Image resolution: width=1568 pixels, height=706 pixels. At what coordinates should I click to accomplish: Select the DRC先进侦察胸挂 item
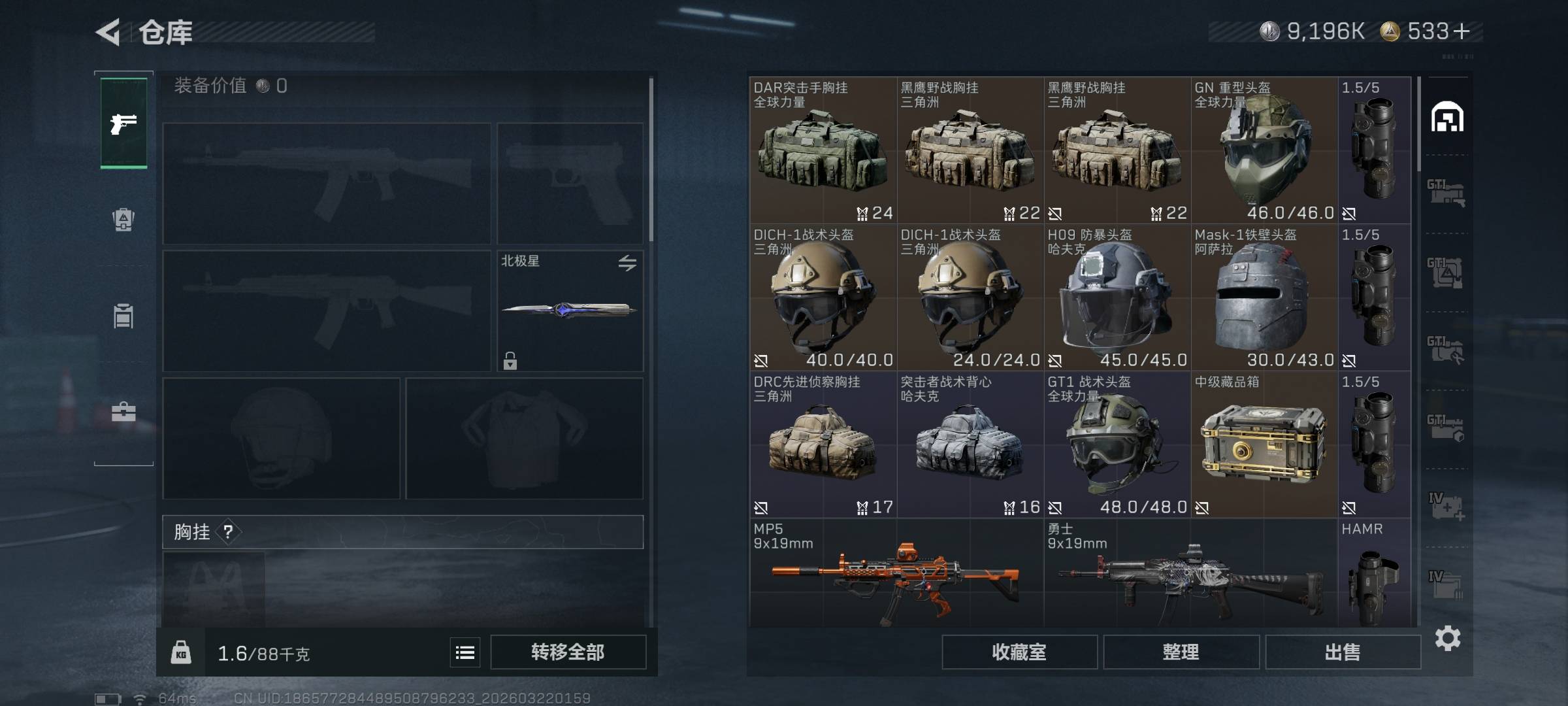coord(823,445)
